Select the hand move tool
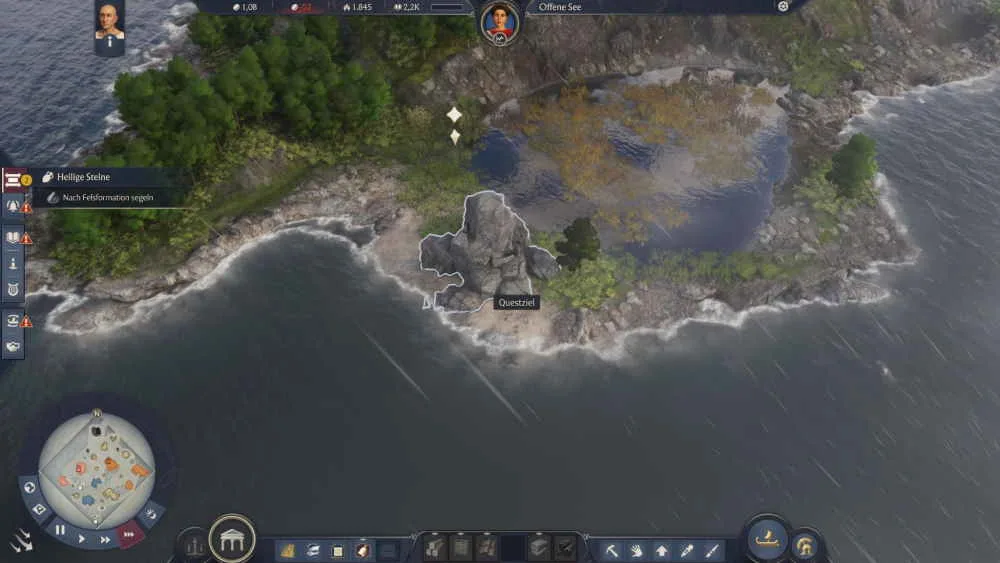The image size is (1000, 563). pos(636,549)
